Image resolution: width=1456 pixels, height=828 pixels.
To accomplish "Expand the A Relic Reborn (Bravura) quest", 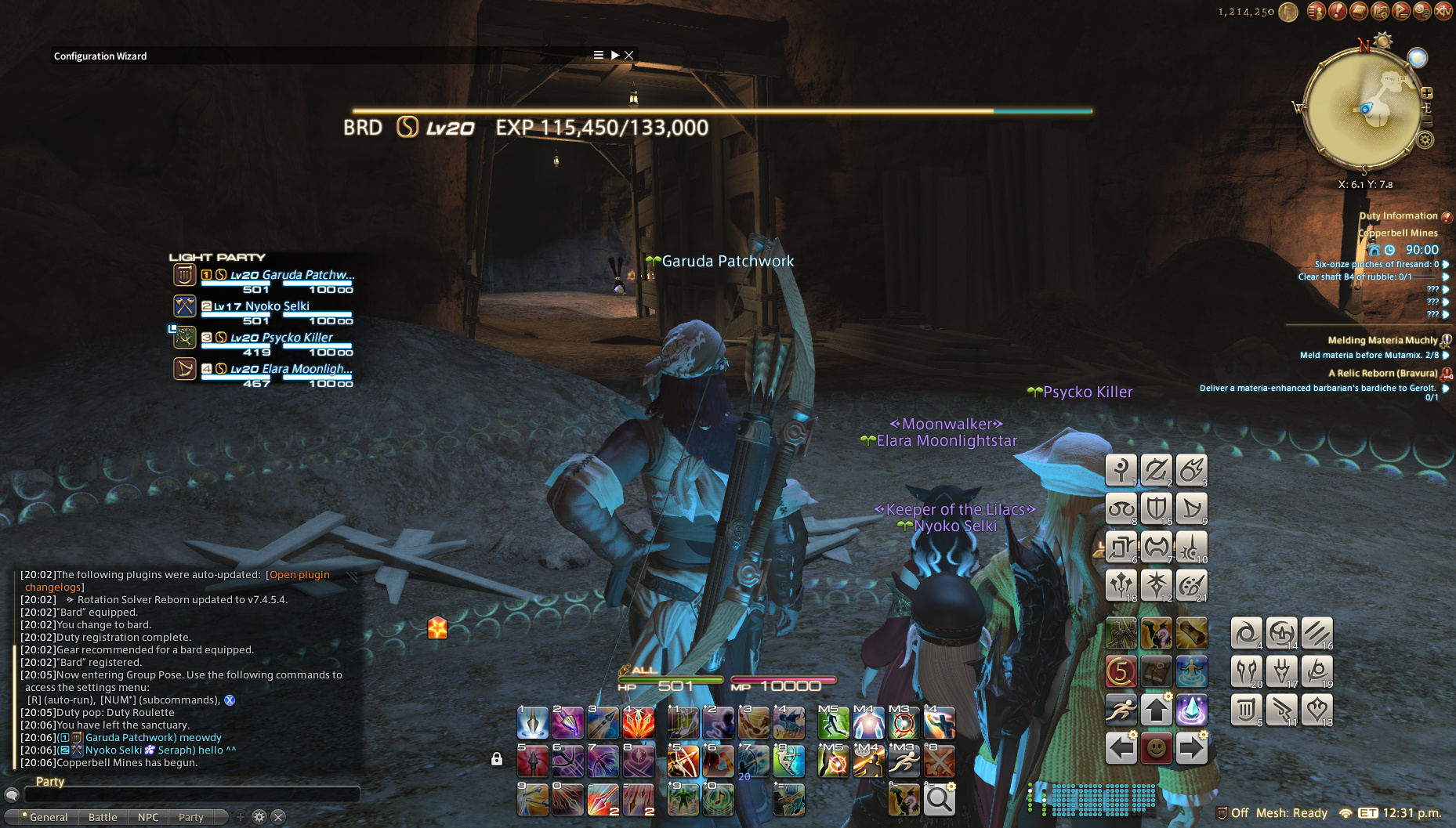I will tap(1383, 374).
